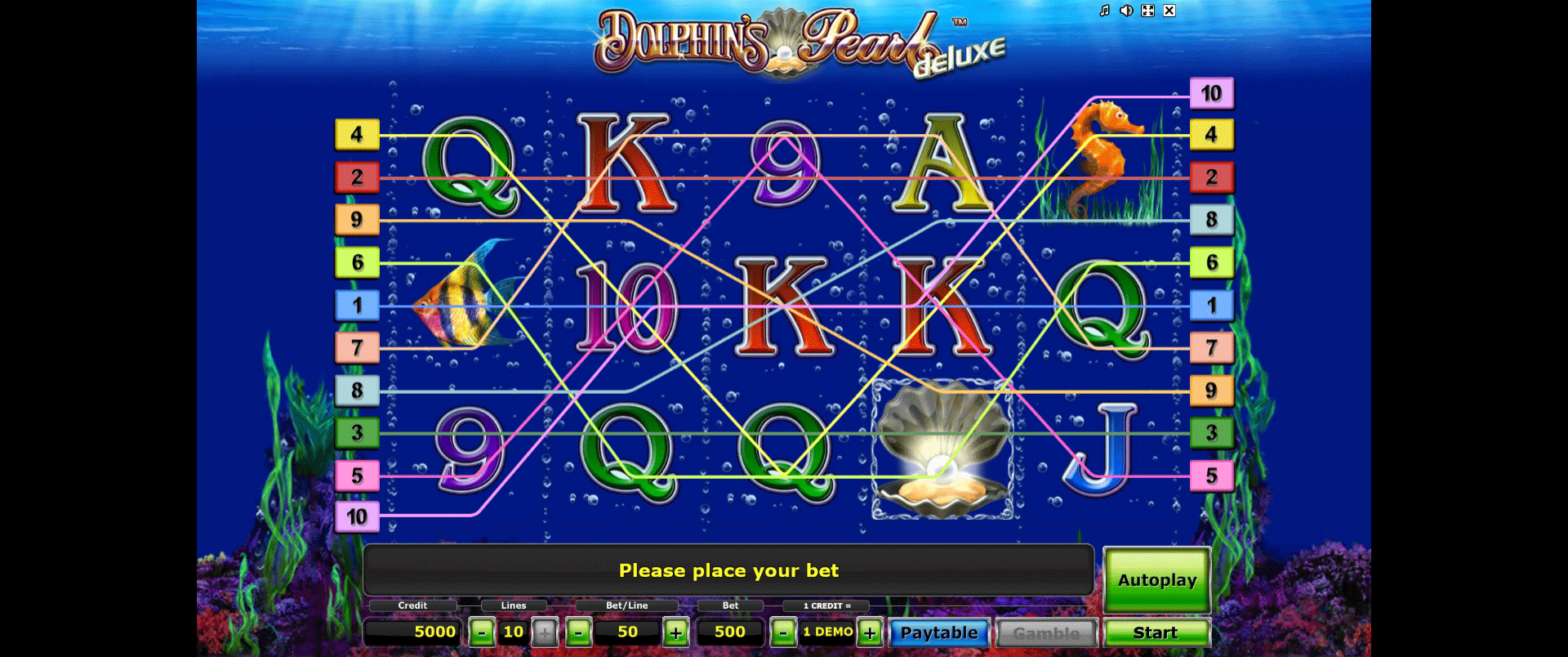Decrease Bet/Line with the minus stepper
This screenshot has height=657, width=1568.
[x=579, y=632]
